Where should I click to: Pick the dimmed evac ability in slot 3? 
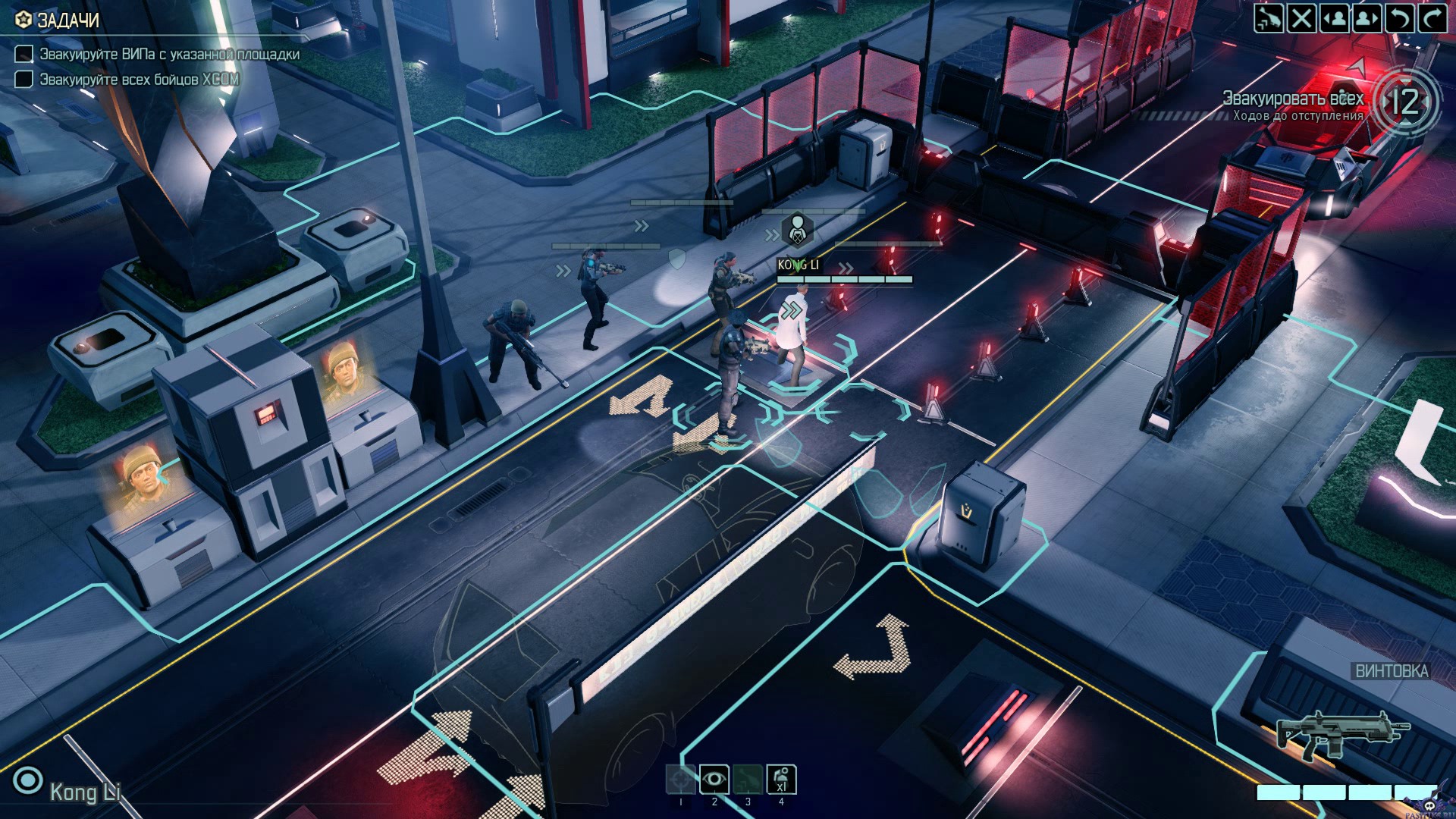tap(747, 779)
